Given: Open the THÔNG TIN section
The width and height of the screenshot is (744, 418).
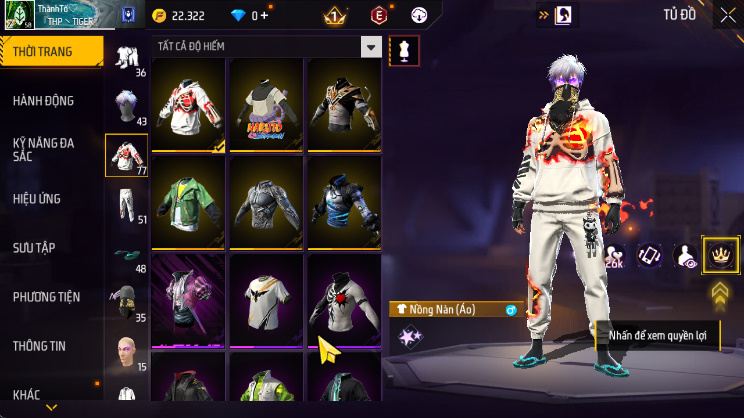Looking at the screenshot, I should 39,346.
